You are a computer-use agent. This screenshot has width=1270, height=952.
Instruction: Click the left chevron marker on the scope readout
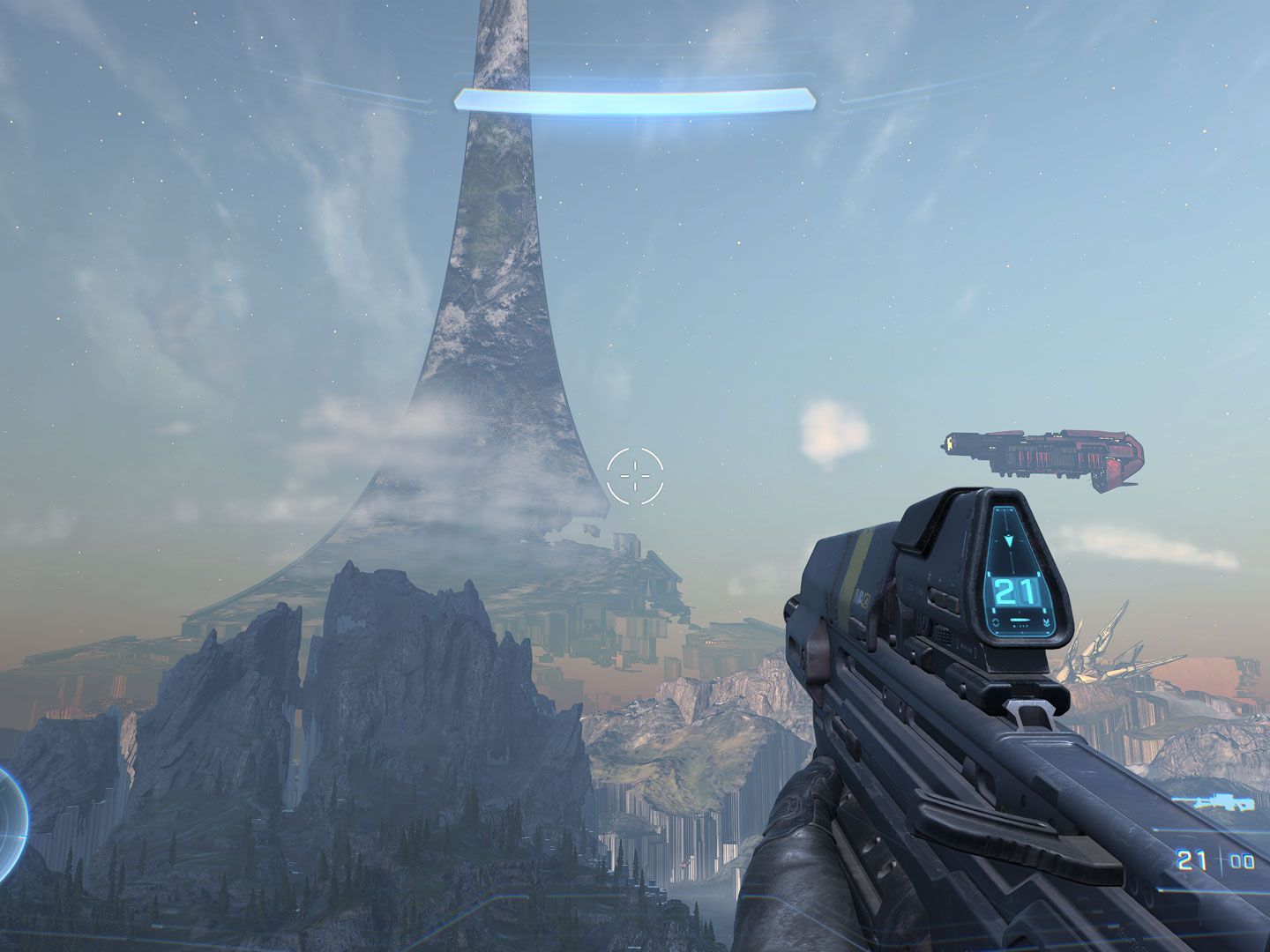click(995, 621)
